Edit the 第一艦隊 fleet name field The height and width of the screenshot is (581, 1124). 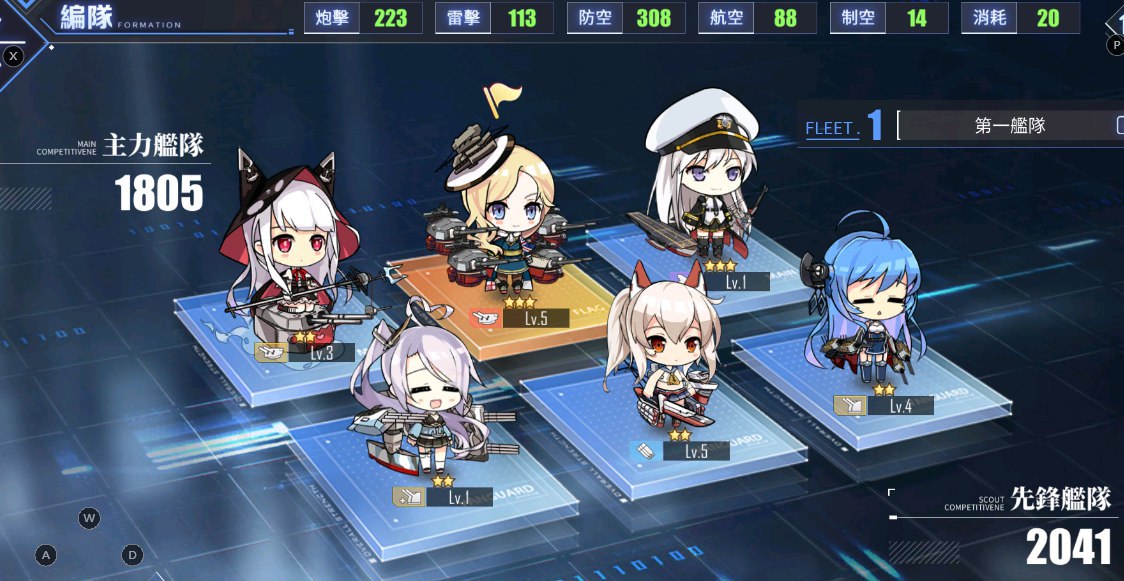[x=1010, y=126]
